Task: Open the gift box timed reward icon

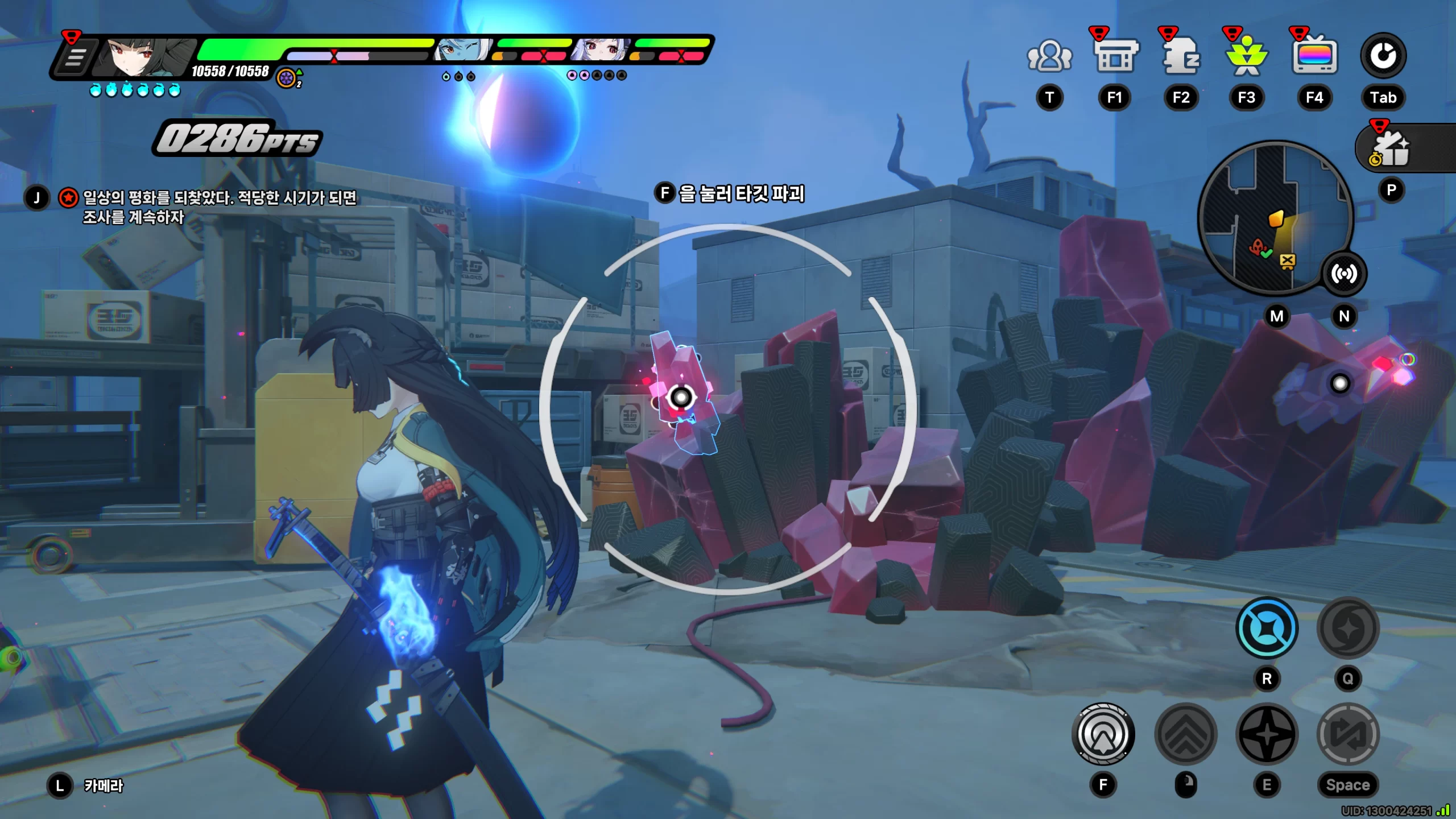Action: pyautogui.click(x=1392, y=149)
